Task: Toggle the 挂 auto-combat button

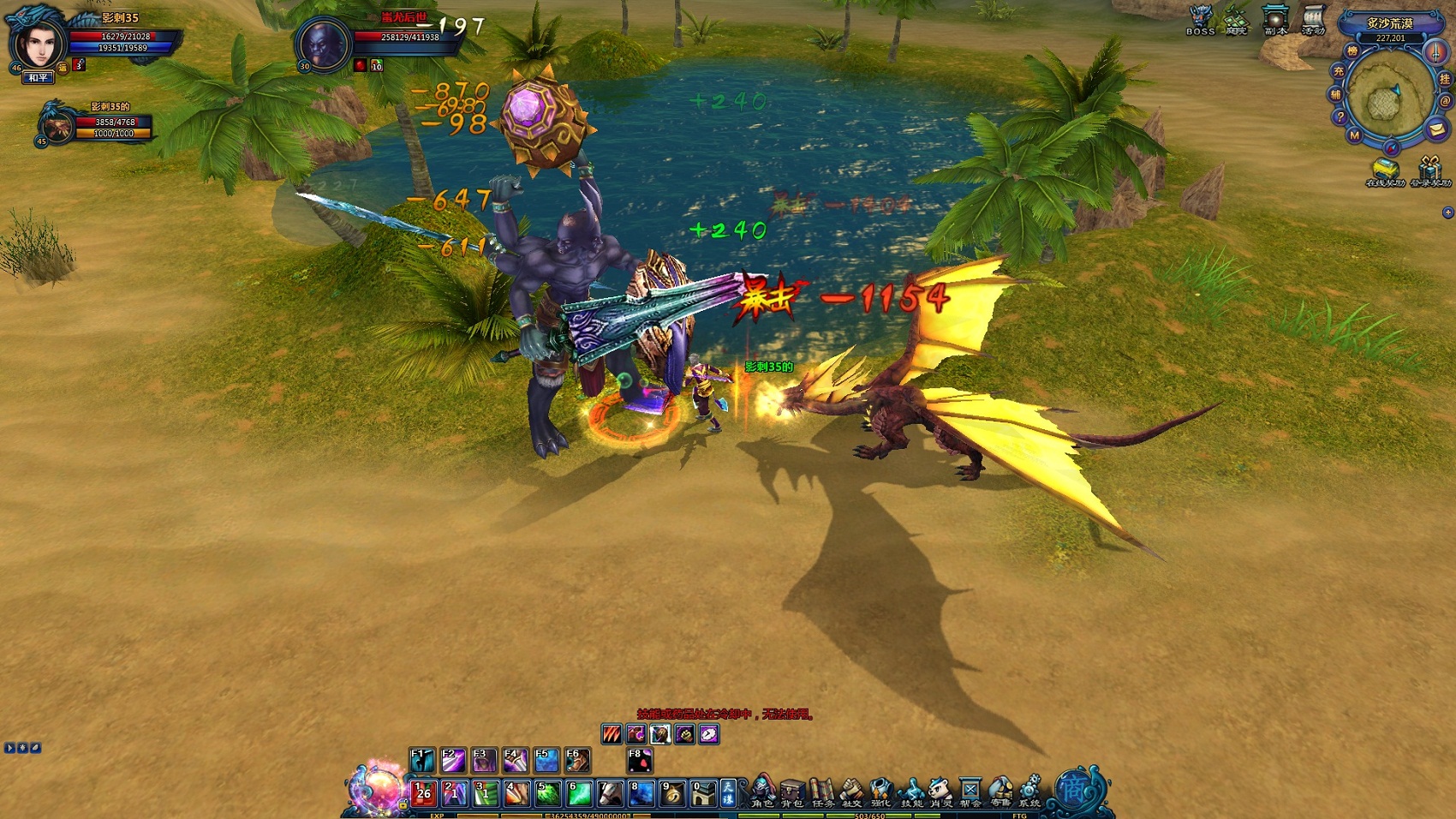Action: click(1445, 79)
